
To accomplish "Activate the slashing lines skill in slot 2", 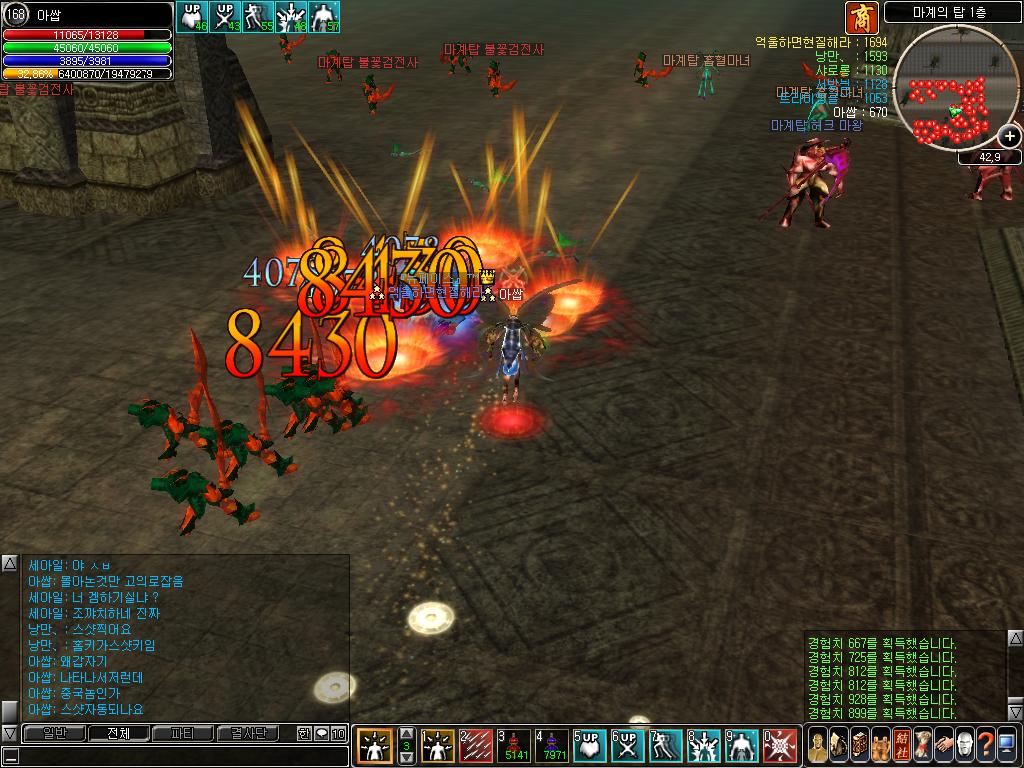I will click(x=476, y=746).
